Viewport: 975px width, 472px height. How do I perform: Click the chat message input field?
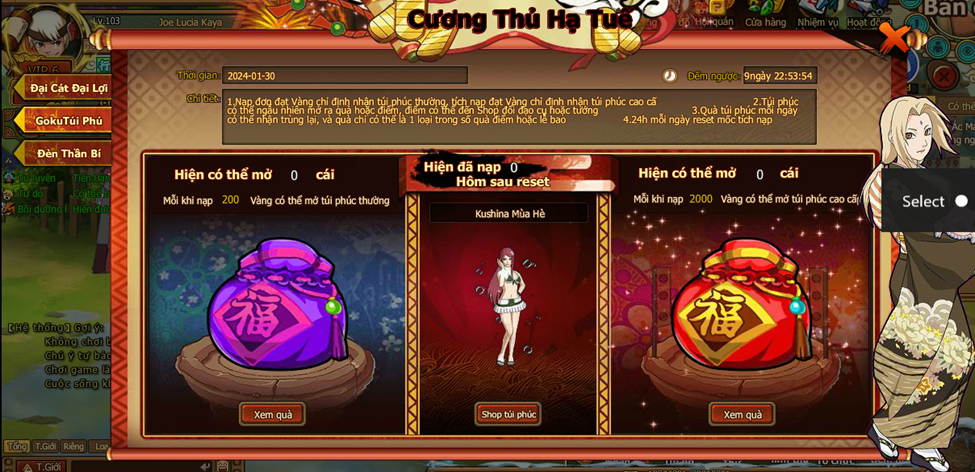pos(140,466)
